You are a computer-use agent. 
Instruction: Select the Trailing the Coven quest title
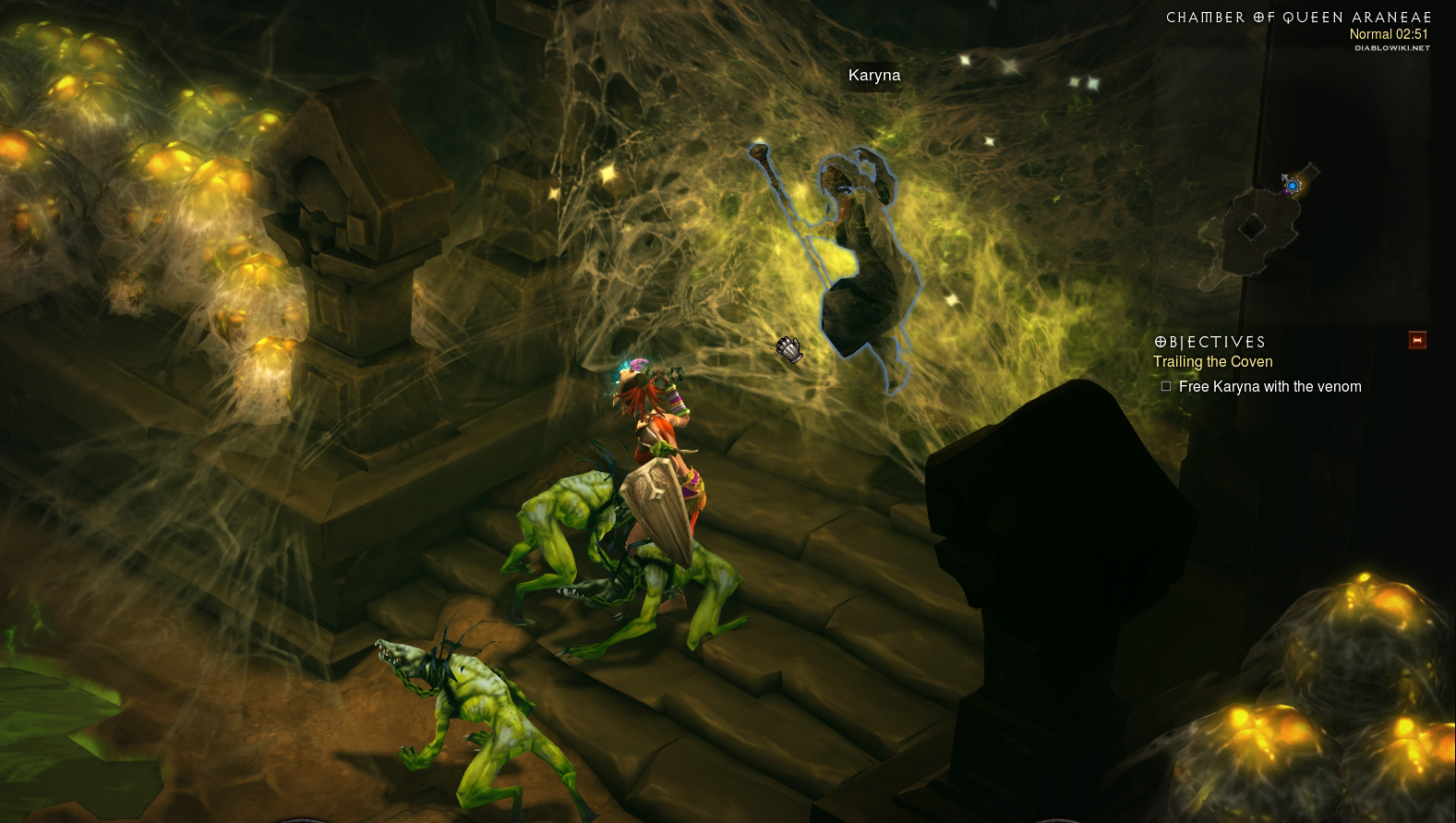tap(1212, 362)
